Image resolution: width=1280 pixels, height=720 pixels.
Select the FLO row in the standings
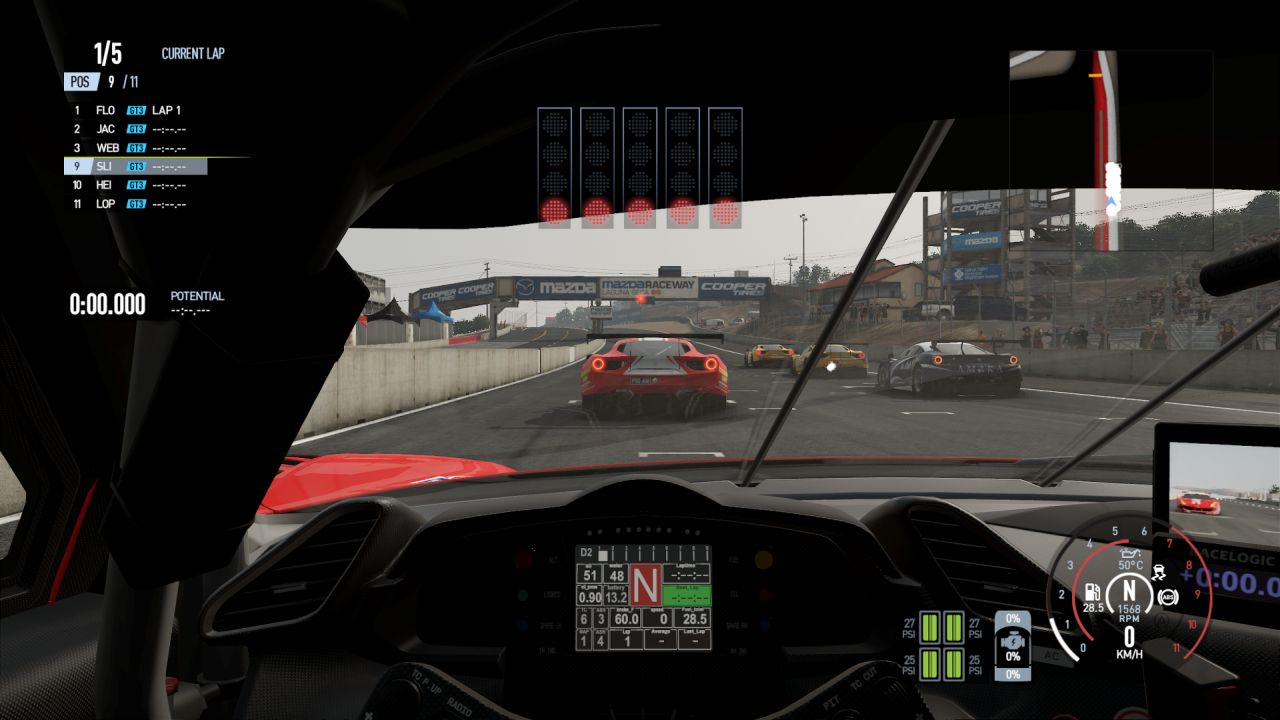[x=130, y=110]
